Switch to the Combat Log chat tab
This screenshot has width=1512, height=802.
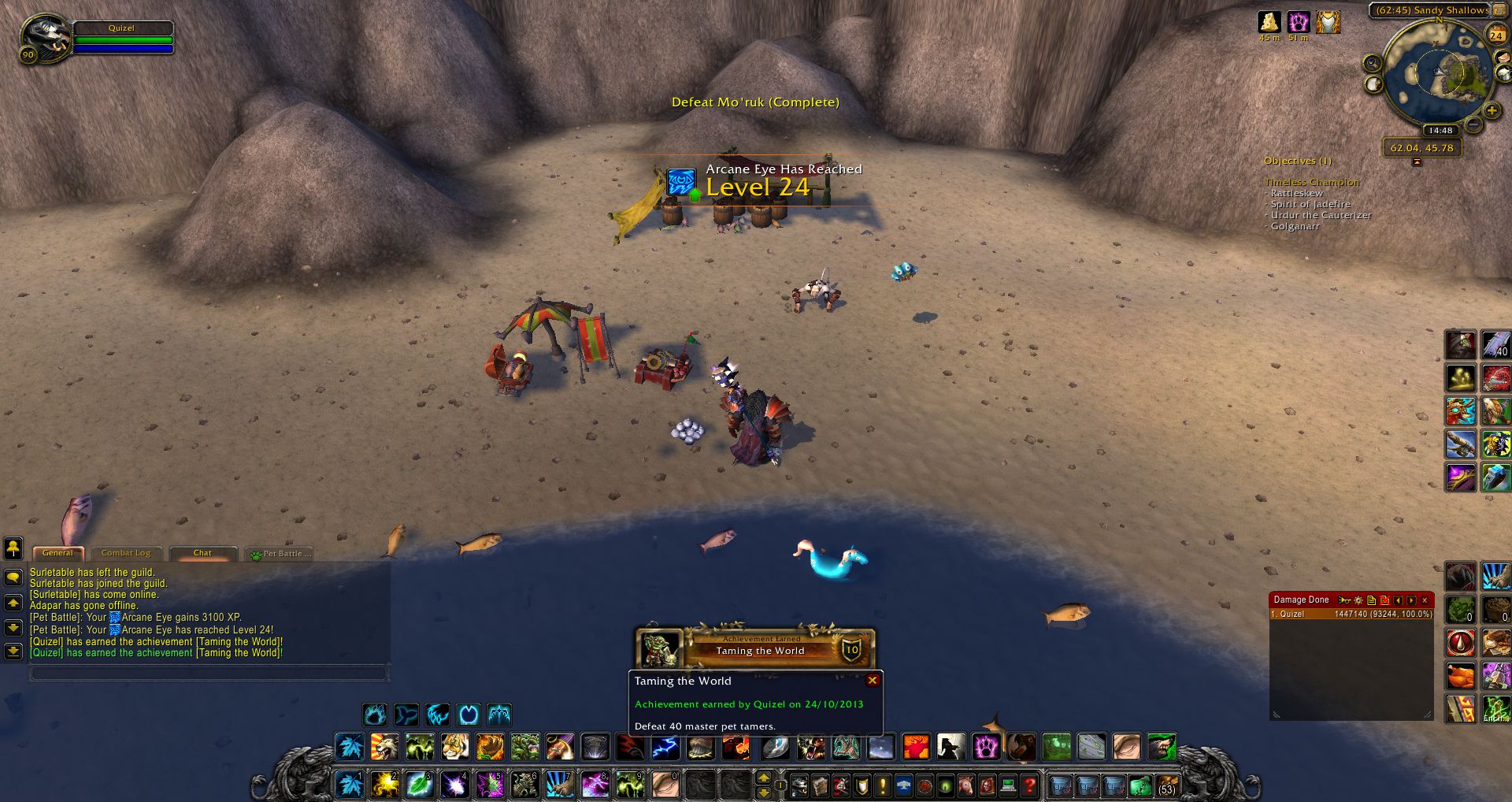[x=126, y=553]
